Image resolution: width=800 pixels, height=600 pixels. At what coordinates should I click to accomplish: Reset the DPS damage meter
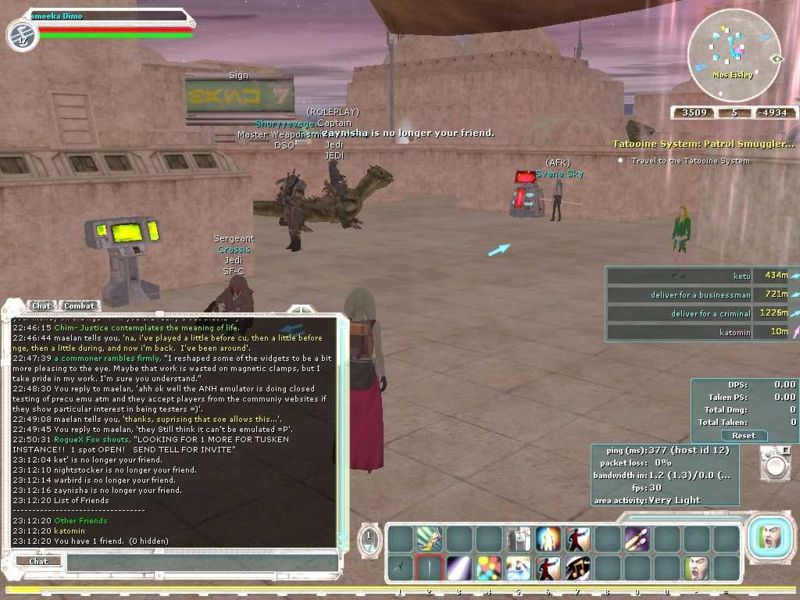pos(743,435)
